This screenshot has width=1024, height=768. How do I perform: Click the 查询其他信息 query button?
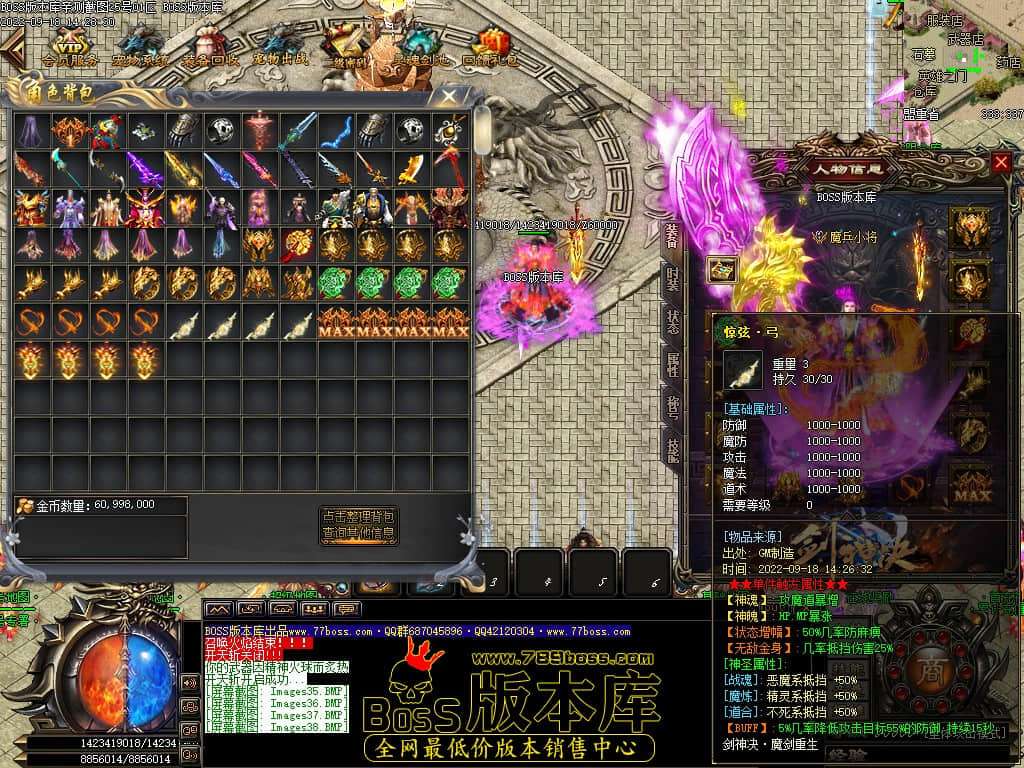pos(359,533)
